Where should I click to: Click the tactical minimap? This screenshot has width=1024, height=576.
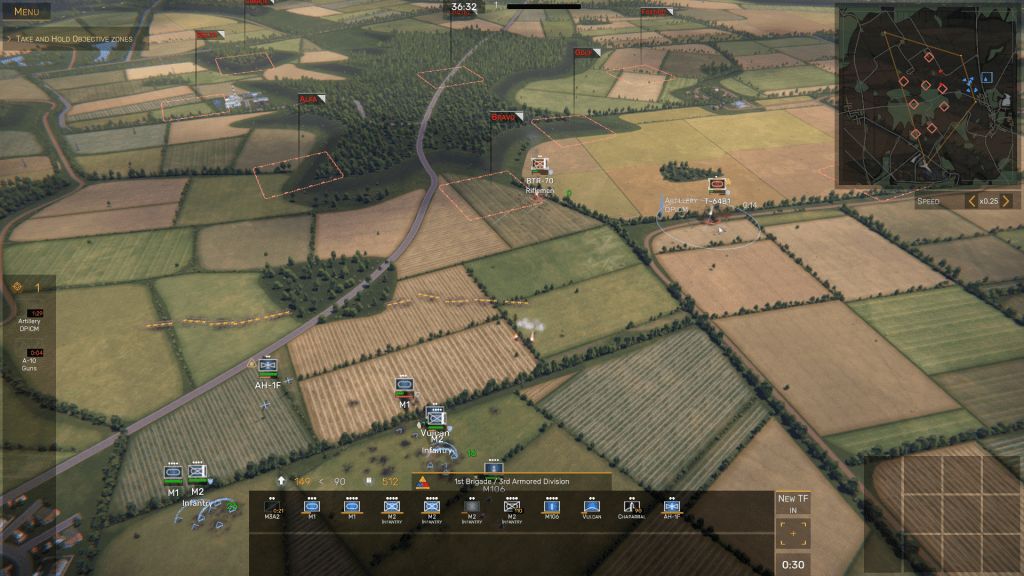click(928, 96)
